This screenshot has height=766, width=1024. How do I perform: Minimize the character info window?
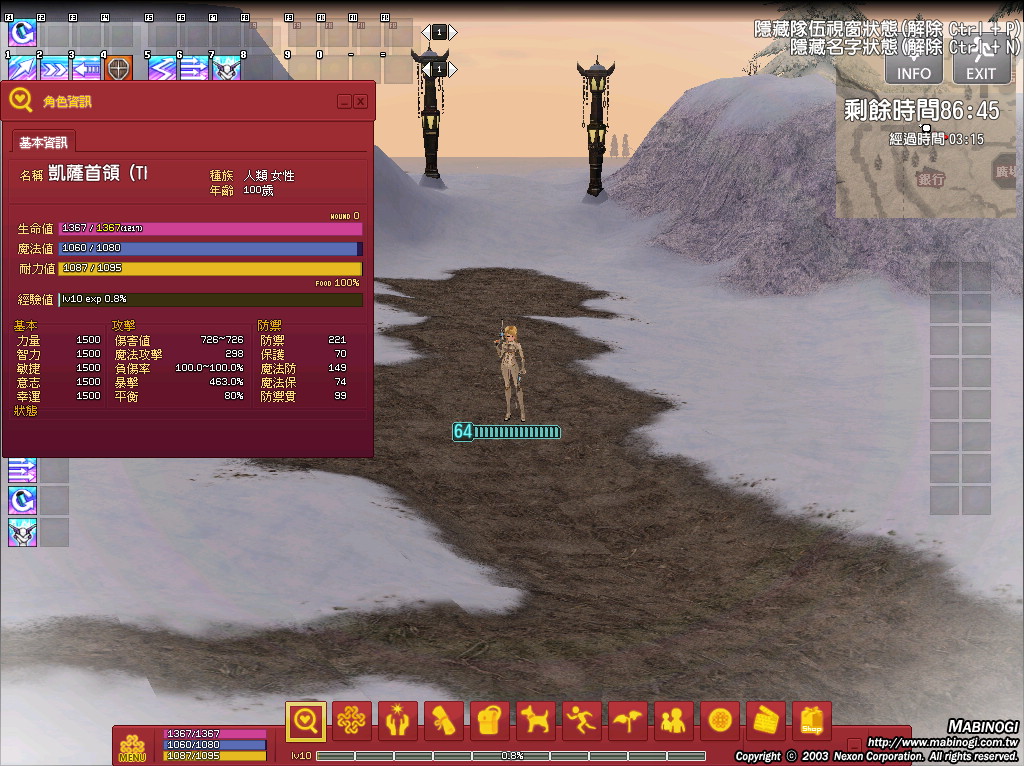point(344,101)
